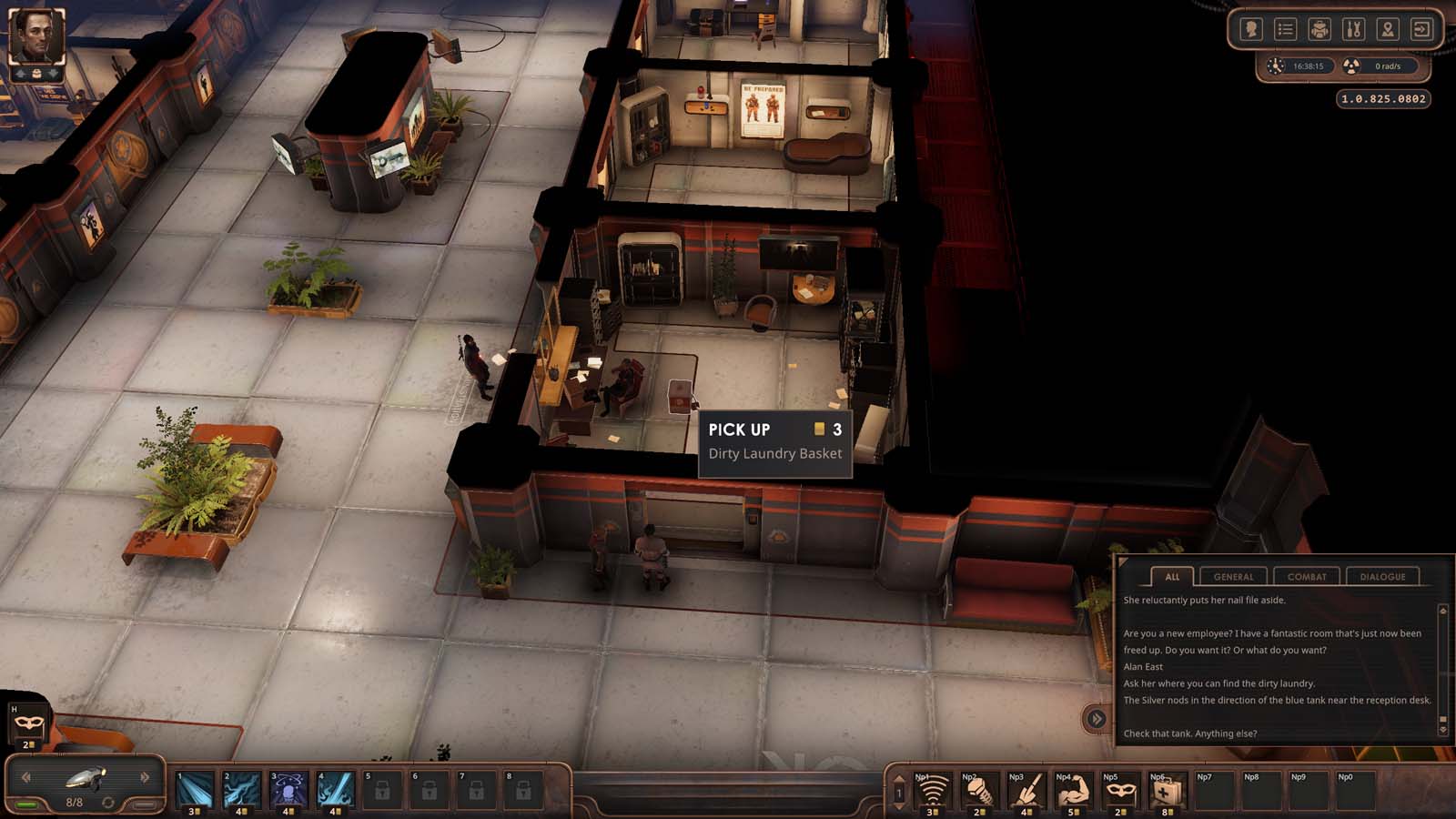The height and width of the screenshot is (819, 1456).
Task: Open the backpack inventory
Action: click(1319, 30)
